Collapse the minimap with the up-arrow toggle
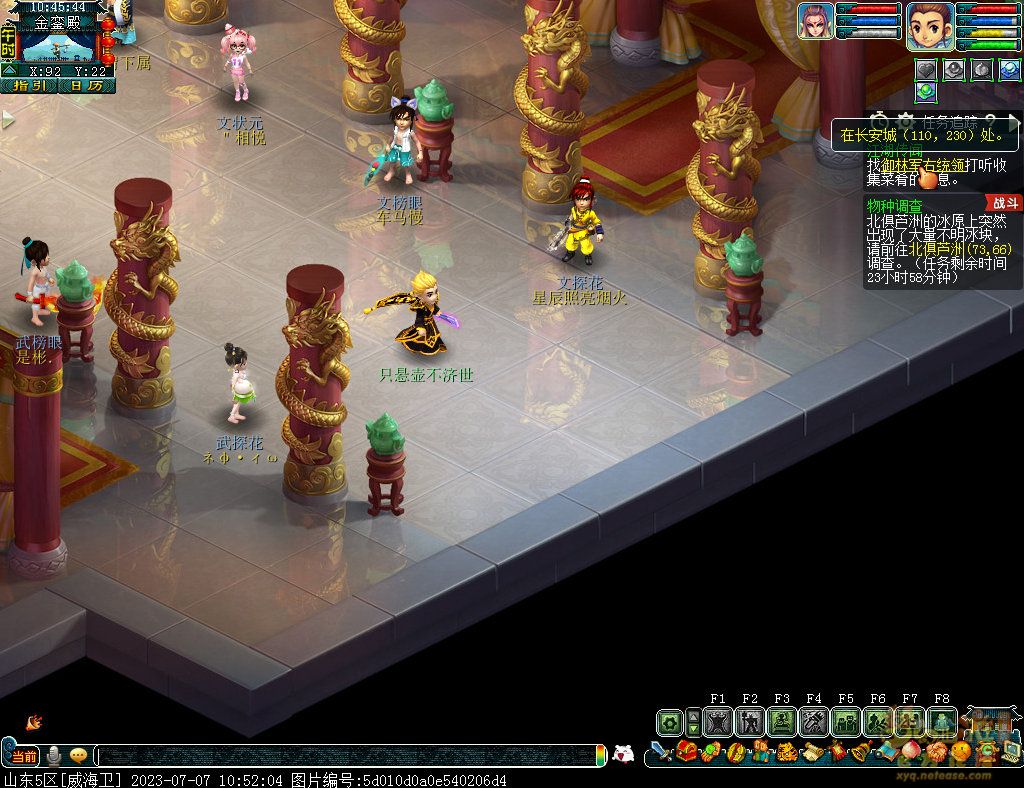The height and width of the screenshot is (788, 1024). click(x=9, y=70)
